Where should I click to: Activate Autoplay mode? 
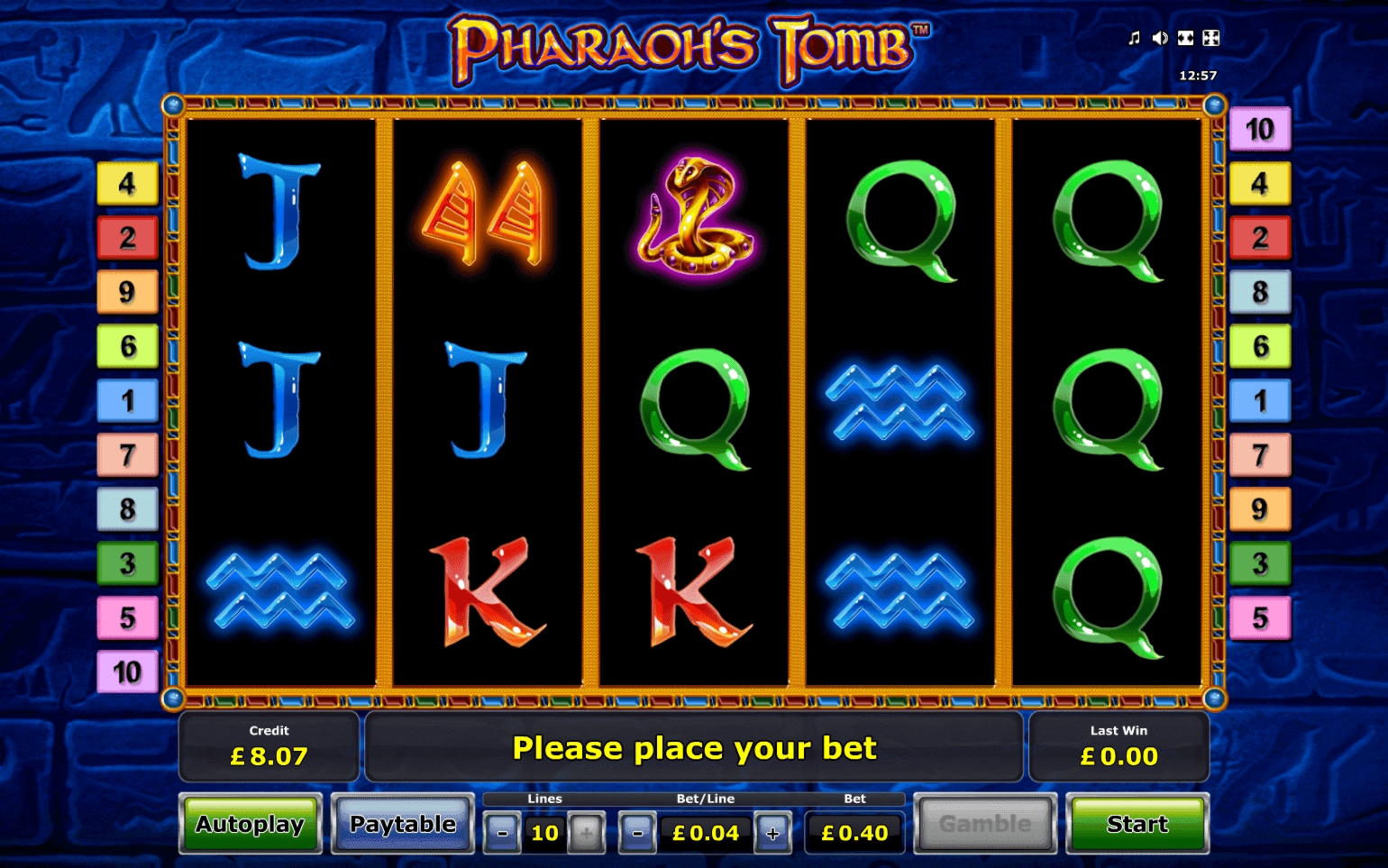(250, 824)
